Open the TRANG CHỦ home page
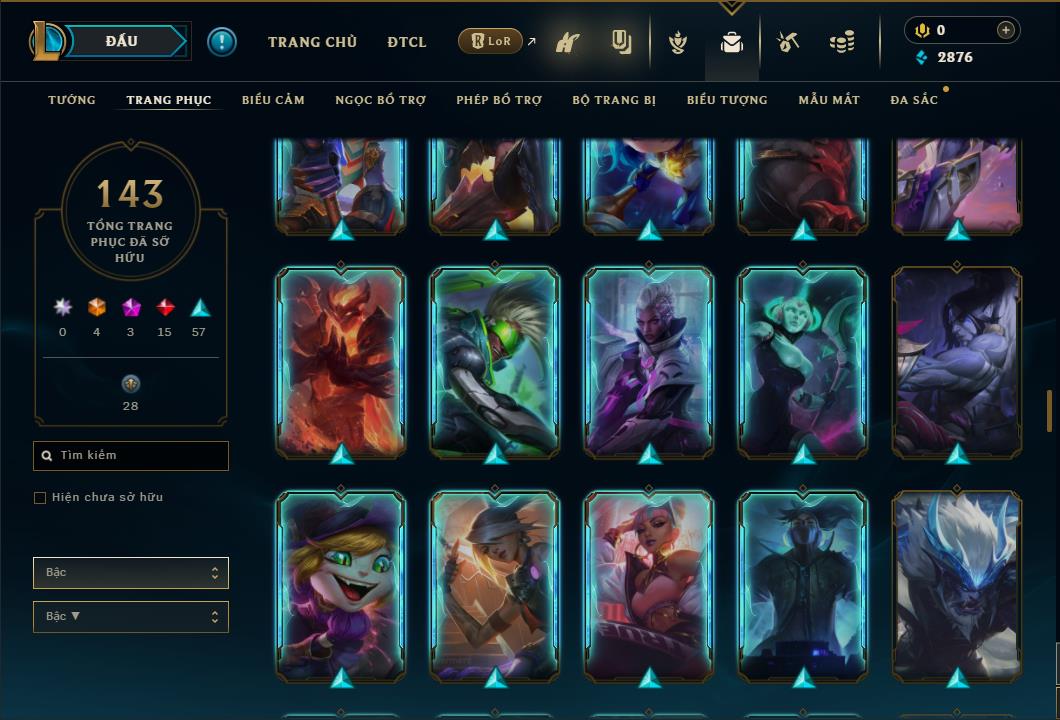Screen dimensions: 1060x720 point(312,42)
